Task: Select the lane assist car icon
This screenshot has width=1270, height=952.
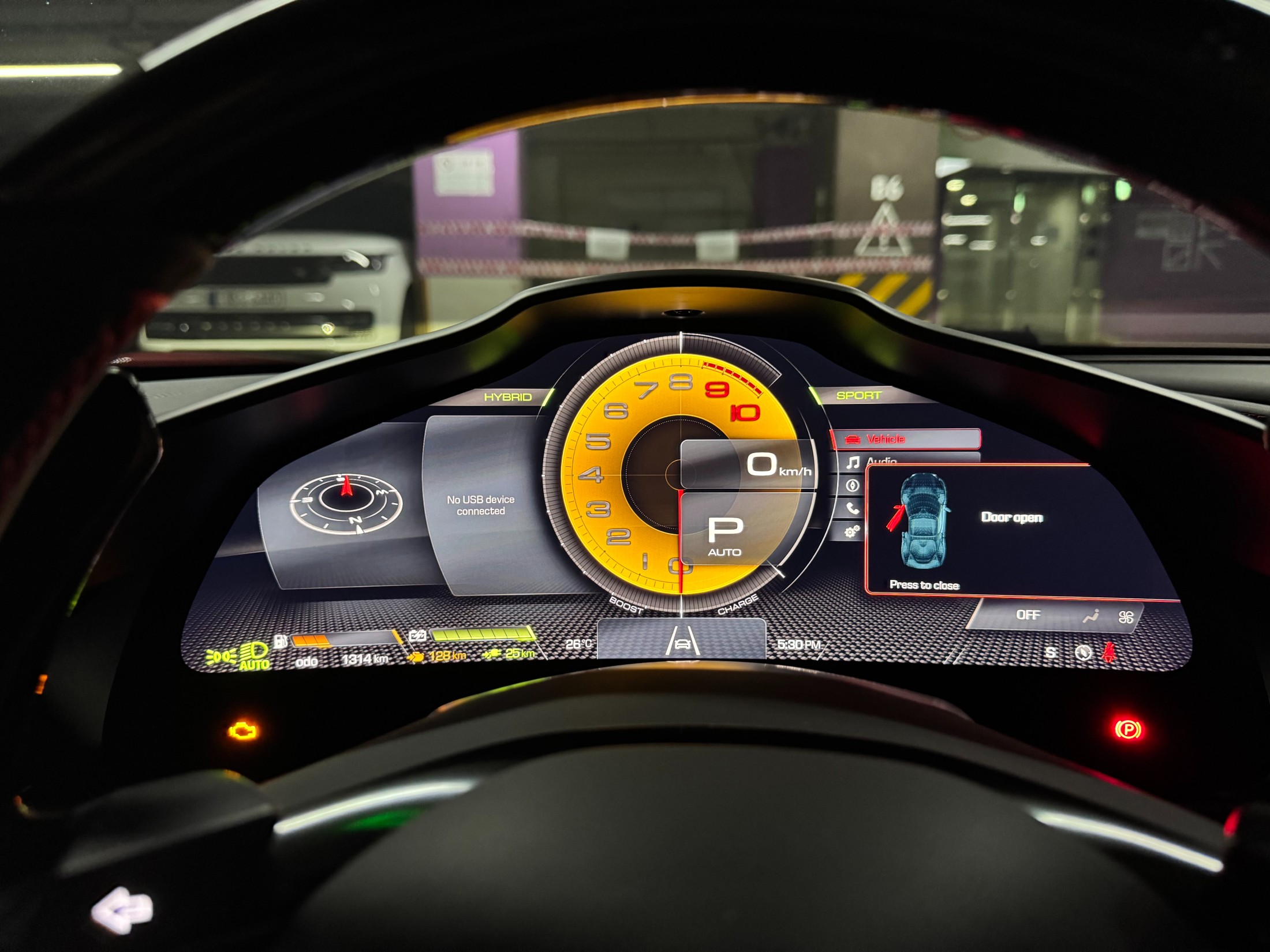Action: click(x=682, y=641)
